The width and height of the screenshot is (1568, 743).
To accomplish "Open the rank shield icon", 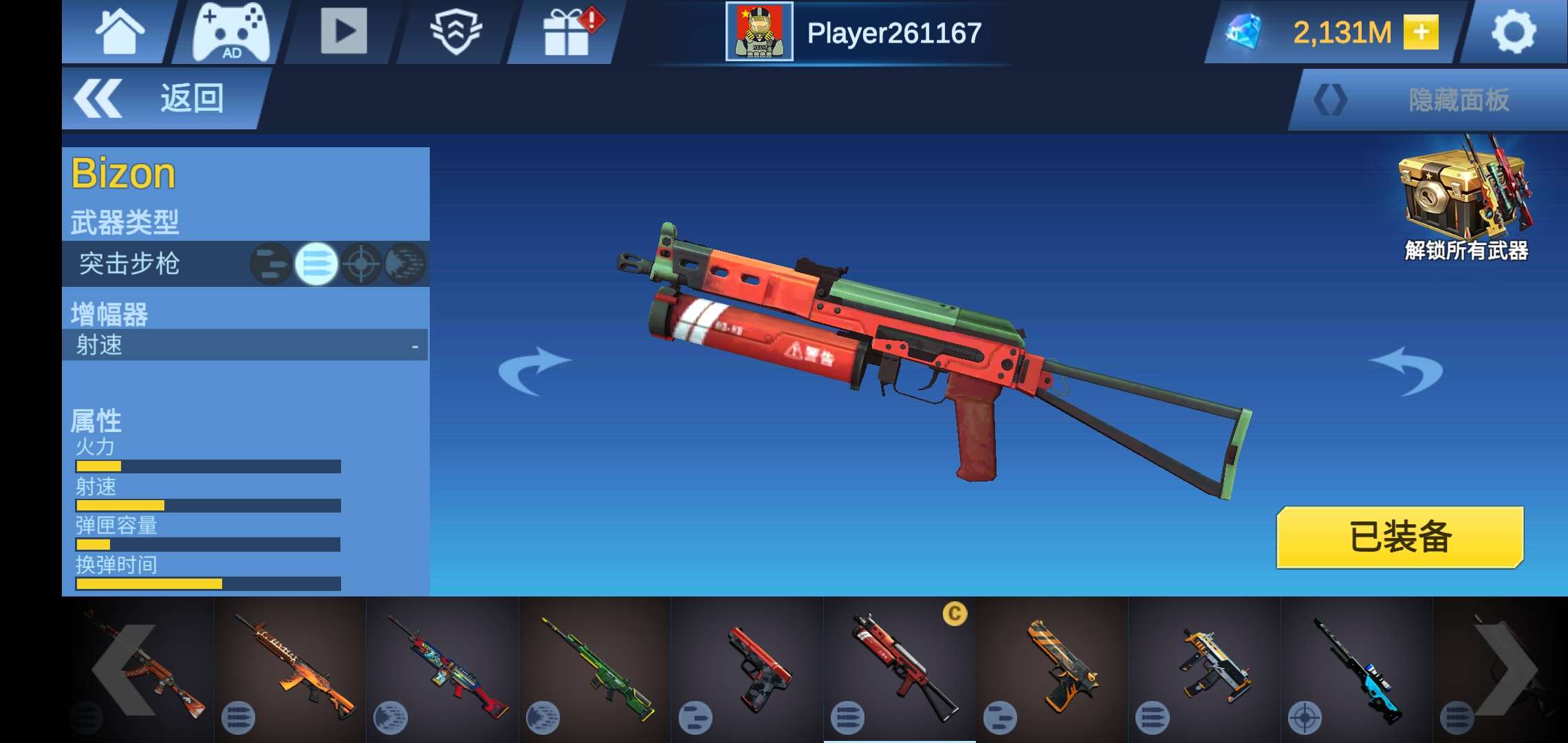I will (455, 32).
